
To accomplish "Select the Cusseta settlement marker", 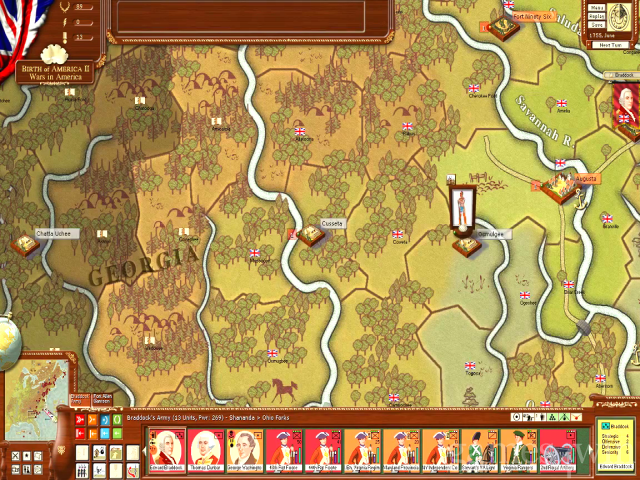I will 310,236.
